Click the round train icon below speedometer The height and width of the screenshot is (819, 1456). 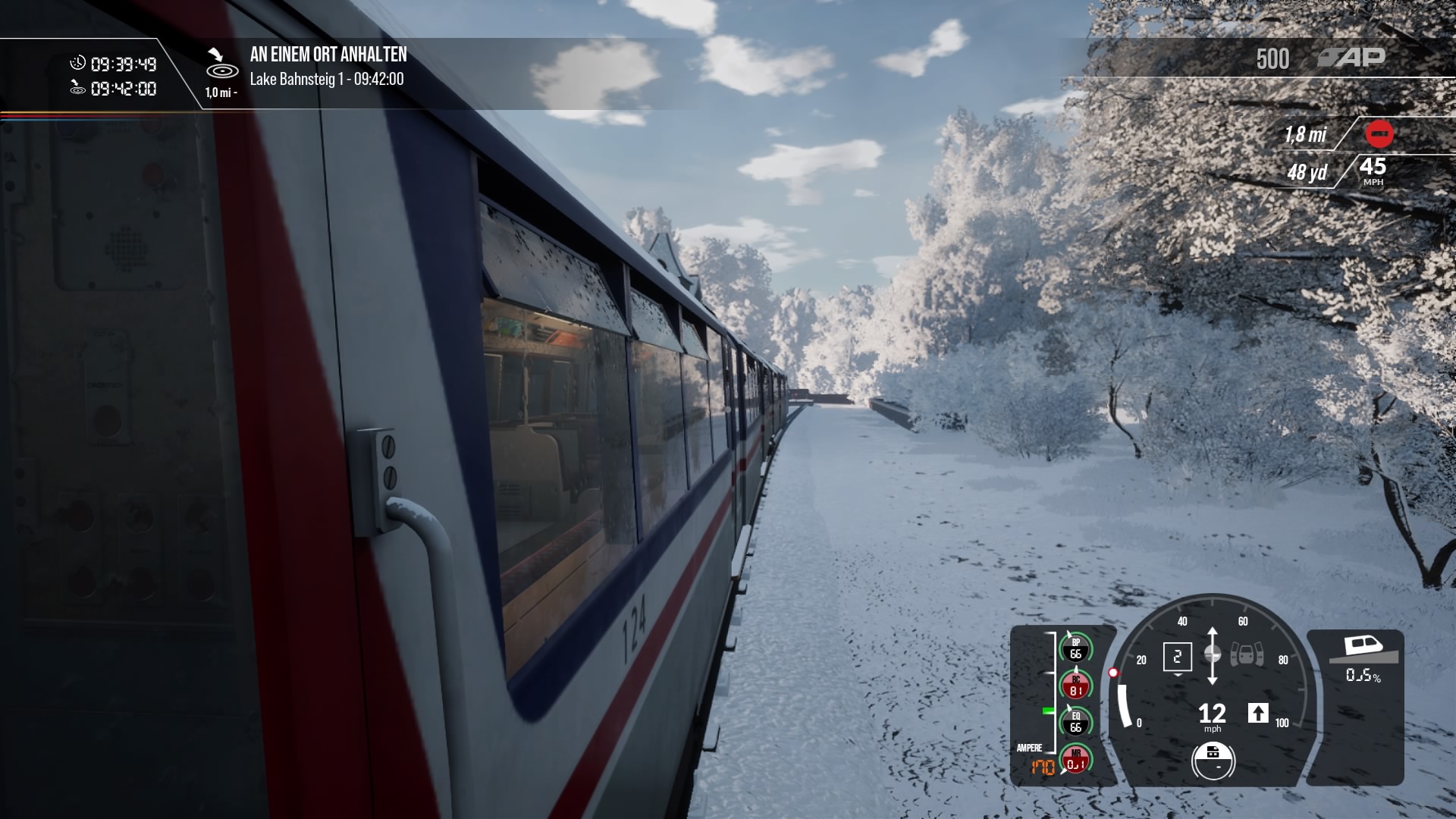coord(1213,760)
